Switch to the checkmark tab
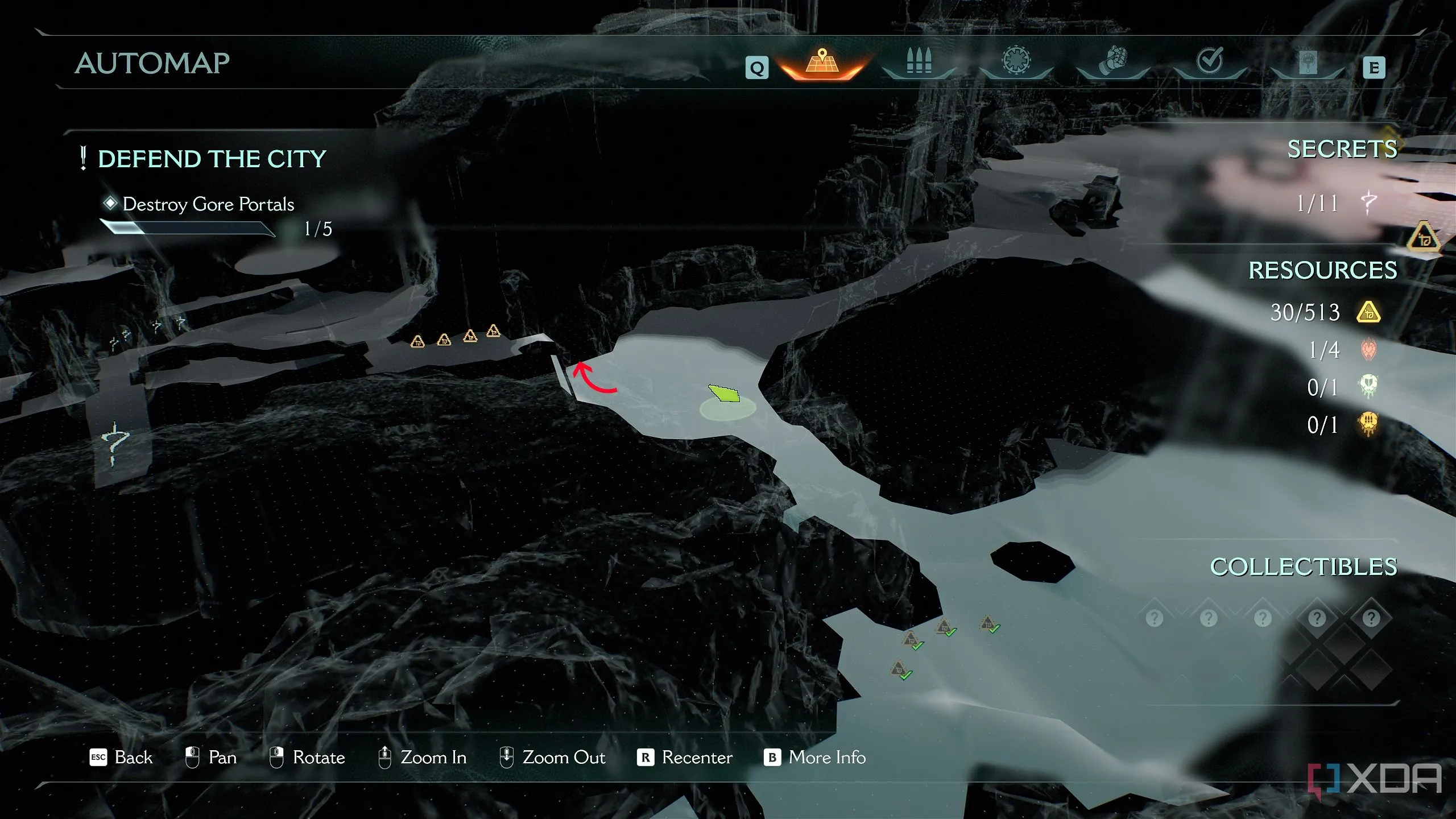The image size is (1456, 819). pos(1210,61)
